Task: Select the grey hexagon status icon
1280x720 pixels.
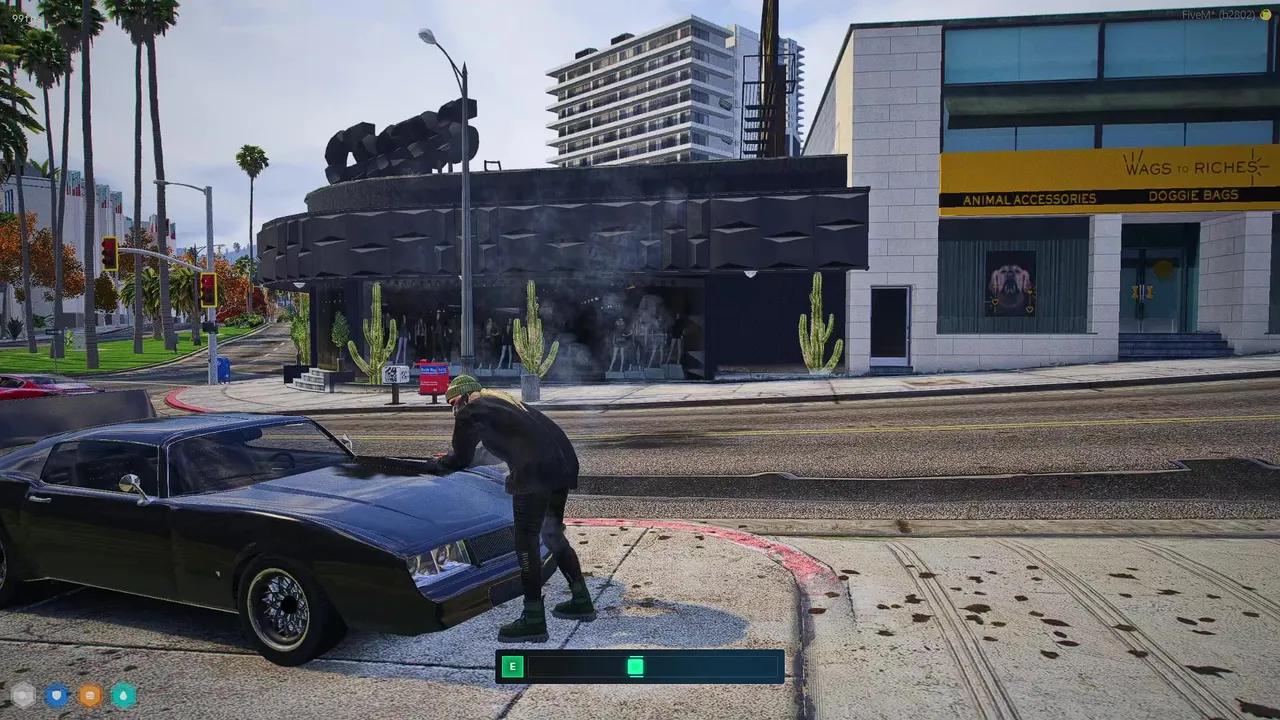Action: pos(23,694)
